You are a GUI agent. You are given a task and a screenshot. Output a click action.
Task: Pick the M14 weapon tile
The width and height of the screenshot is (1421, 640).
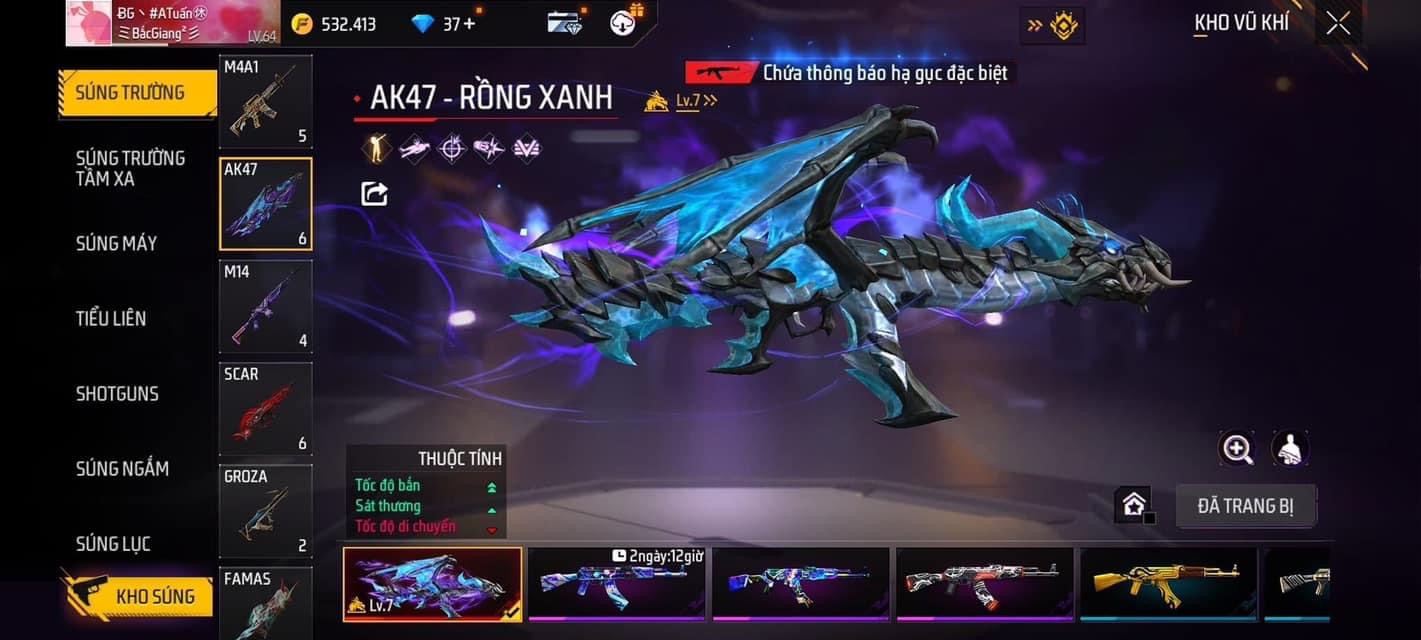tap(265, 306)
